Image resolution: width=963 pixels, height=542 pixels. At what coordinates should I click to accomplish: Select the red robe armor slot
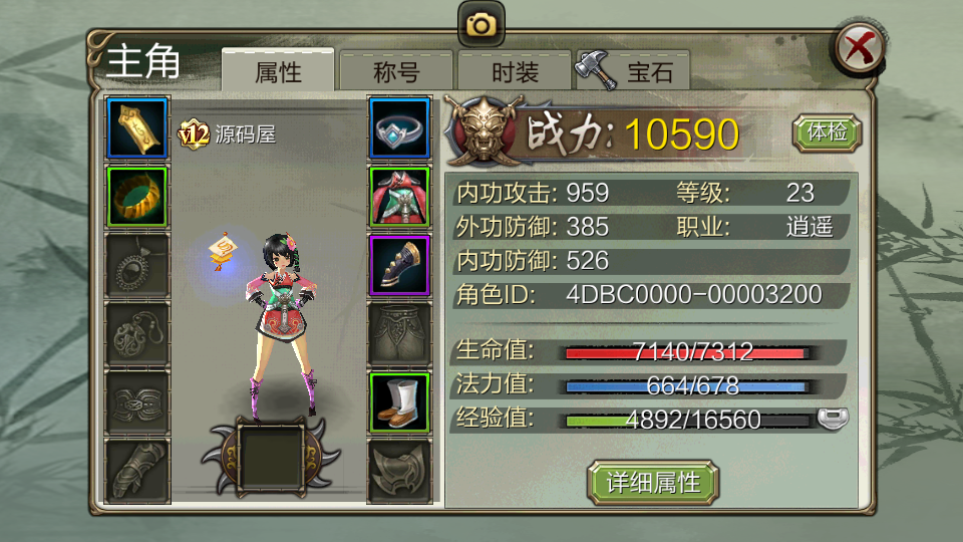pos(399,196)
